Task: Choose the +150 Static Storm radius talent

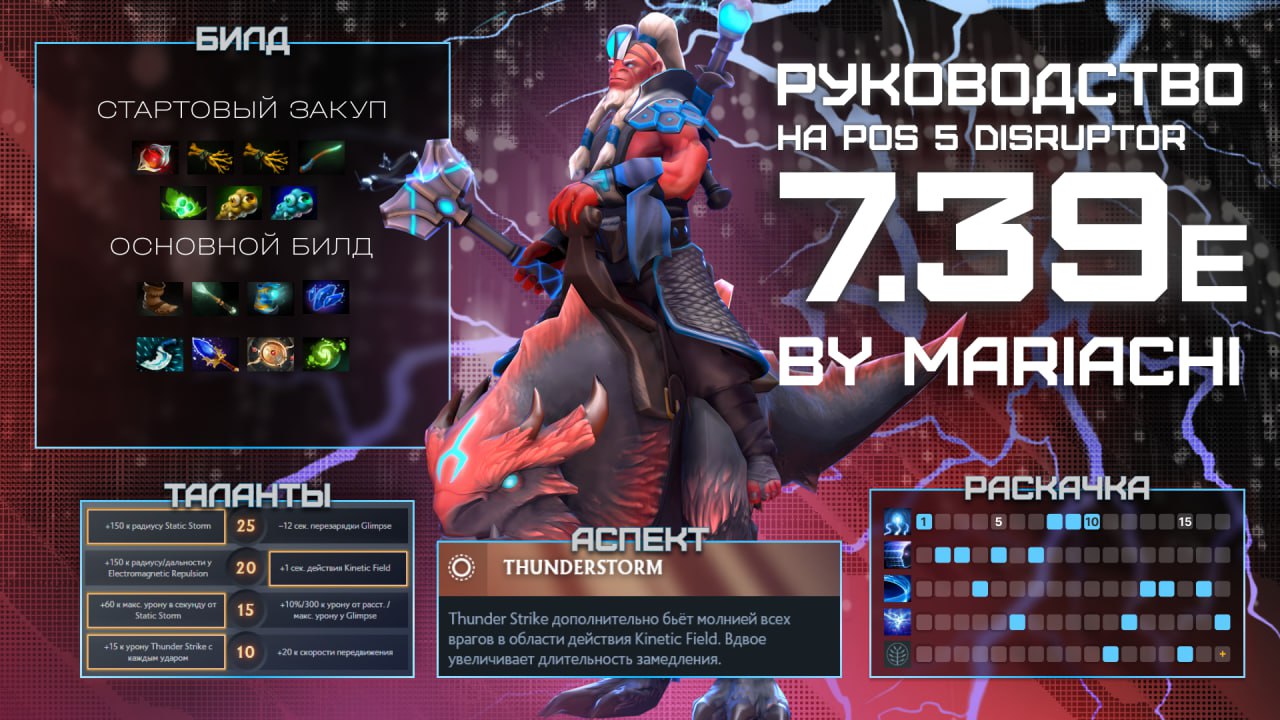Action: coord(155,526)
